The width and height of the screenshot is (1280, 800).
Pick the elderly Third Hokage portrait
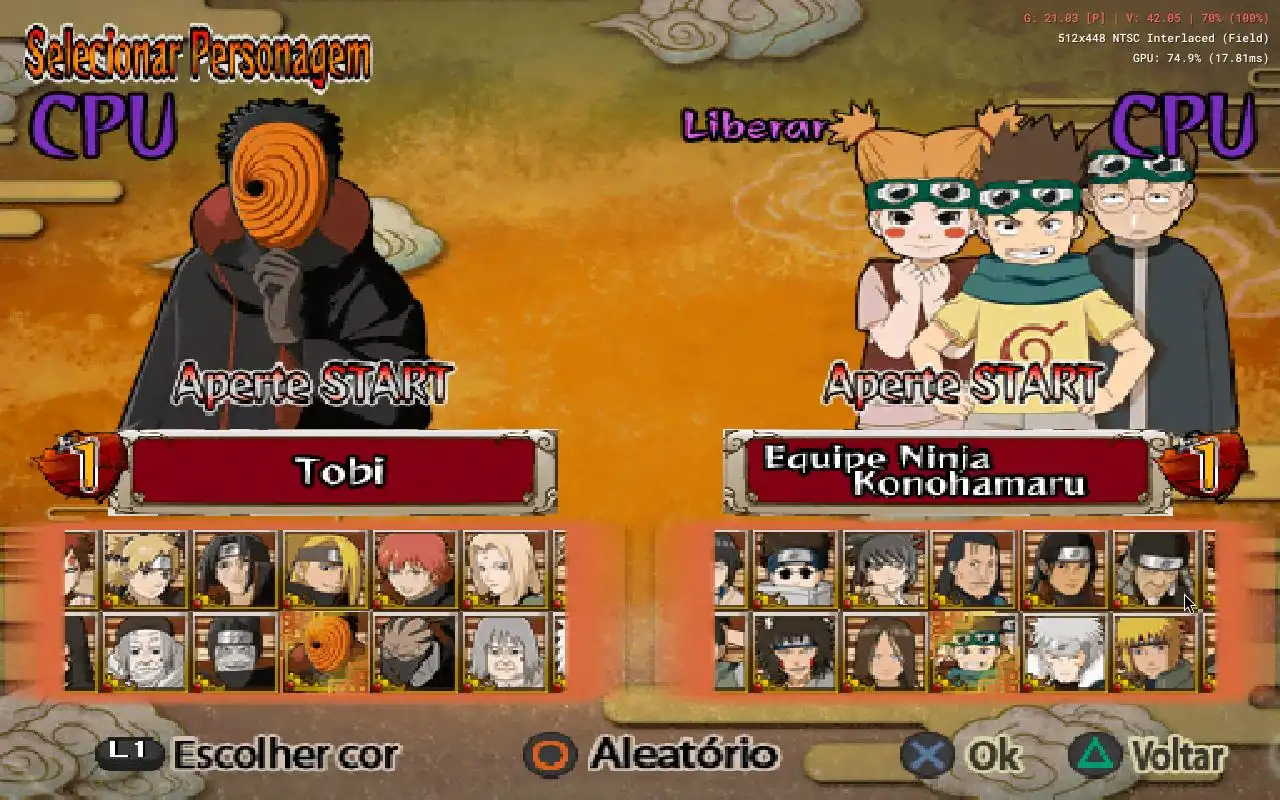(x=1154, y=569)
